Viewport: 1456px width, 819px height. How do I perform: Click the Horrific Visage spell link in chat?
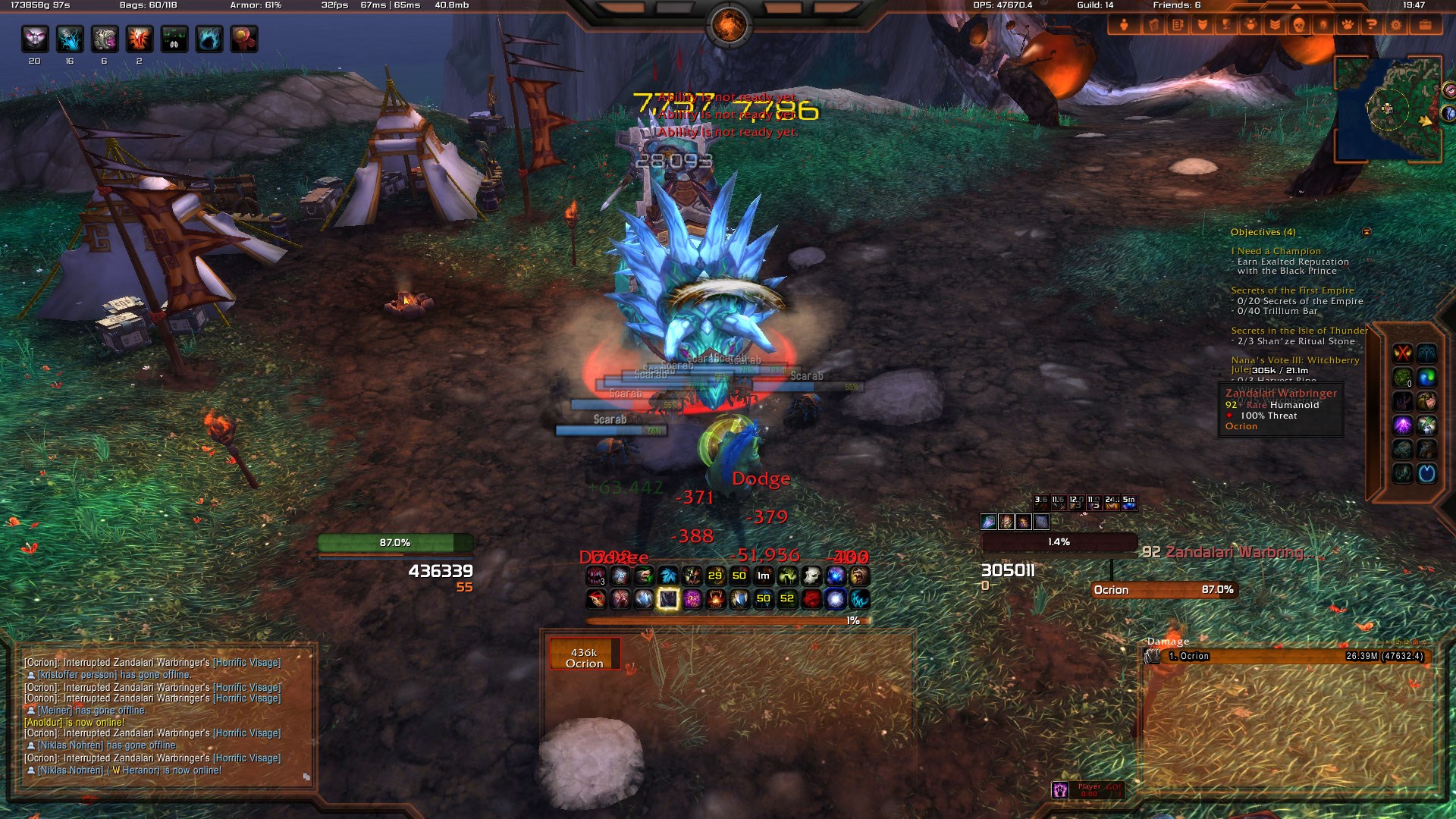[246, 663]
